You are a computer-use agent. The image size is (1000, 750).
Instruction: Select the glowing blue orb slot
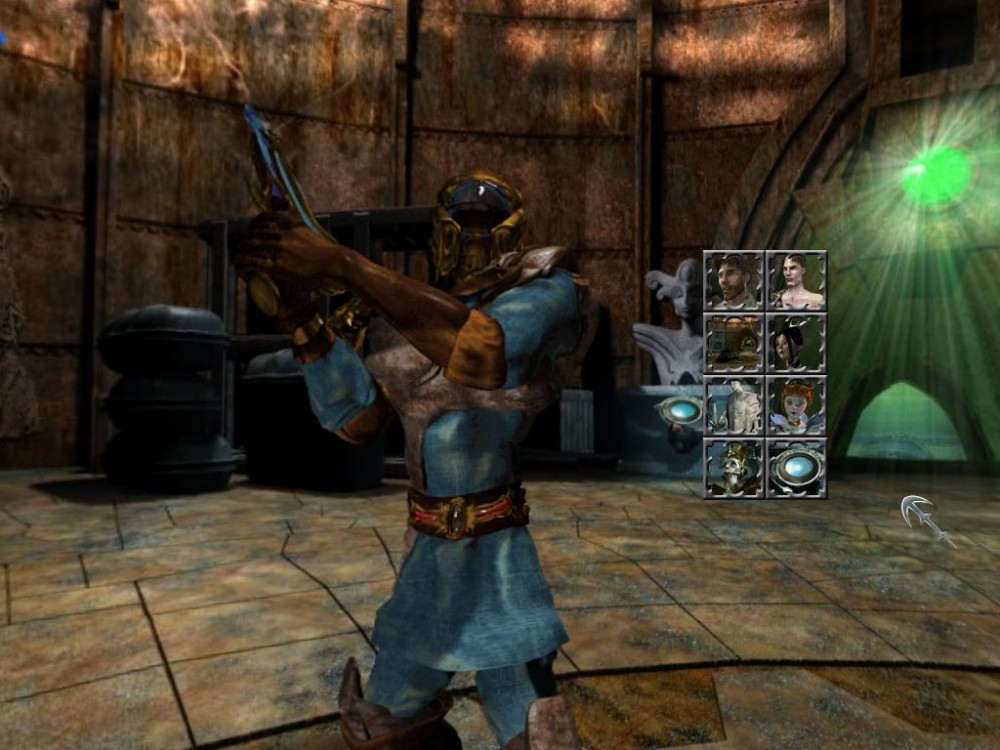(797, 467)
